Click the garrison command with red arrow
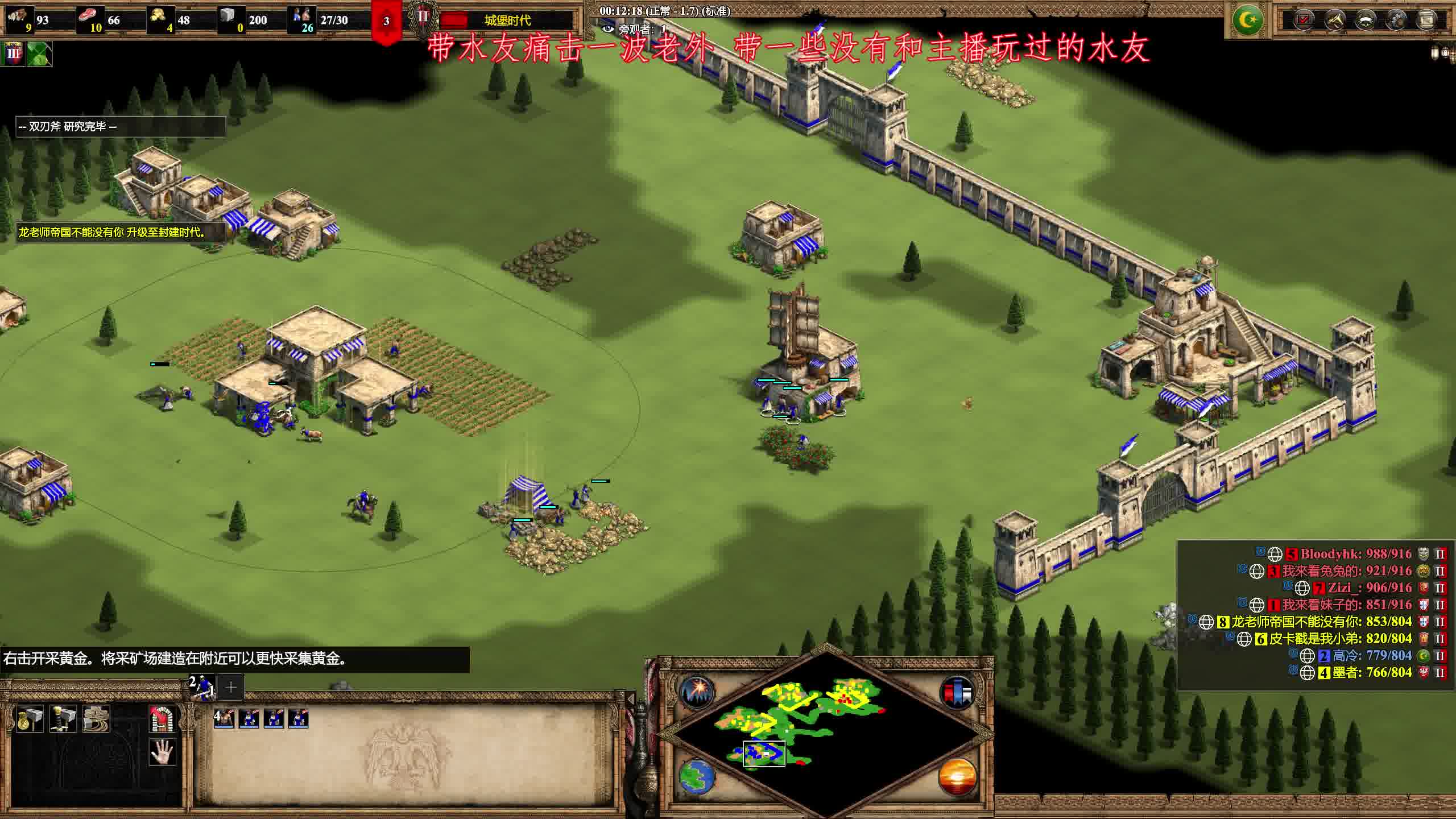 click(x=162, y=719)
